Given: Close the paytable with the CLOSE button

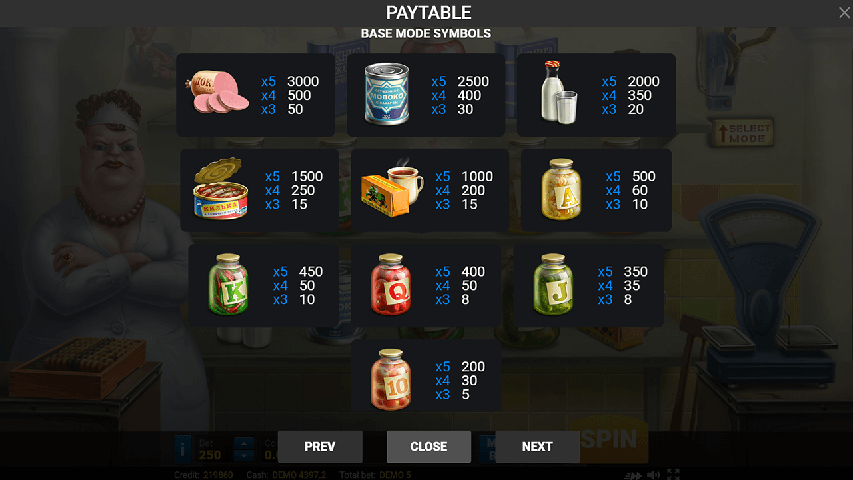Looking at the screenshot, I should pos(428,446).
